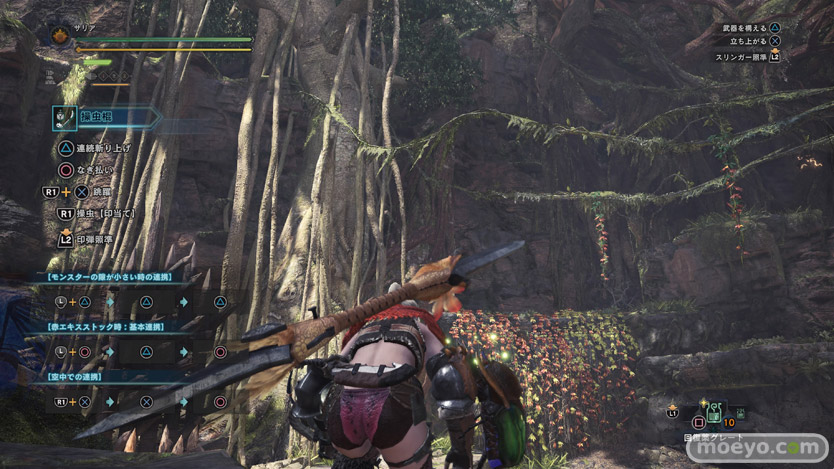The width and height of the screenshot is (834, 469).
Task: Choose the small item next to the potion
Action: [x=740, y=411]
